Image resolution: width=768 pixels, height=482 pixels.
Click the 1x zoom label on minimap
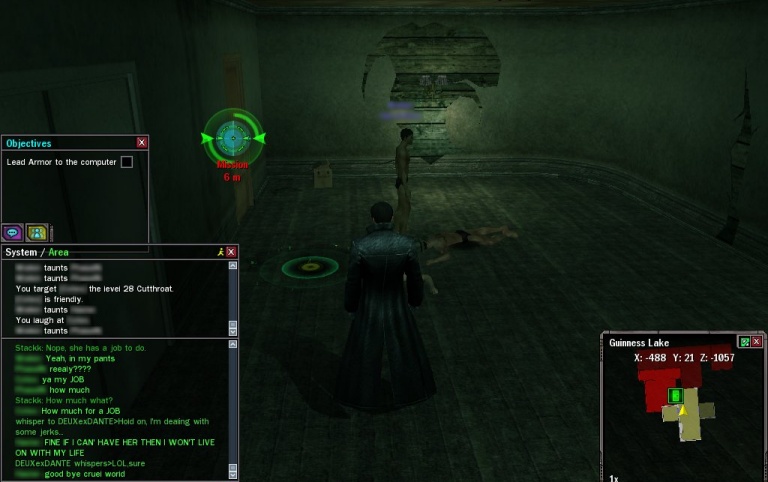click(x=613, y=478)
